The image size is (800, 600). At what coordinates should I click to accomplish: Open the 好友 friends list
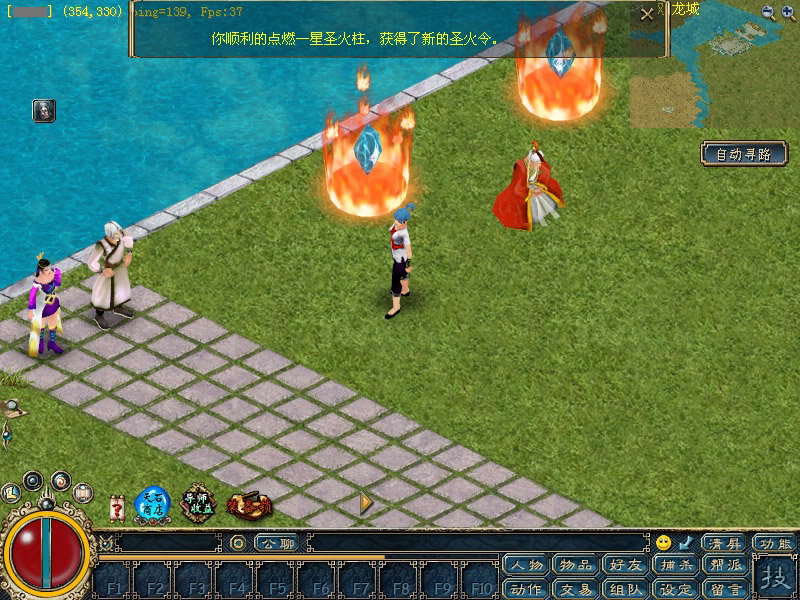626,565
